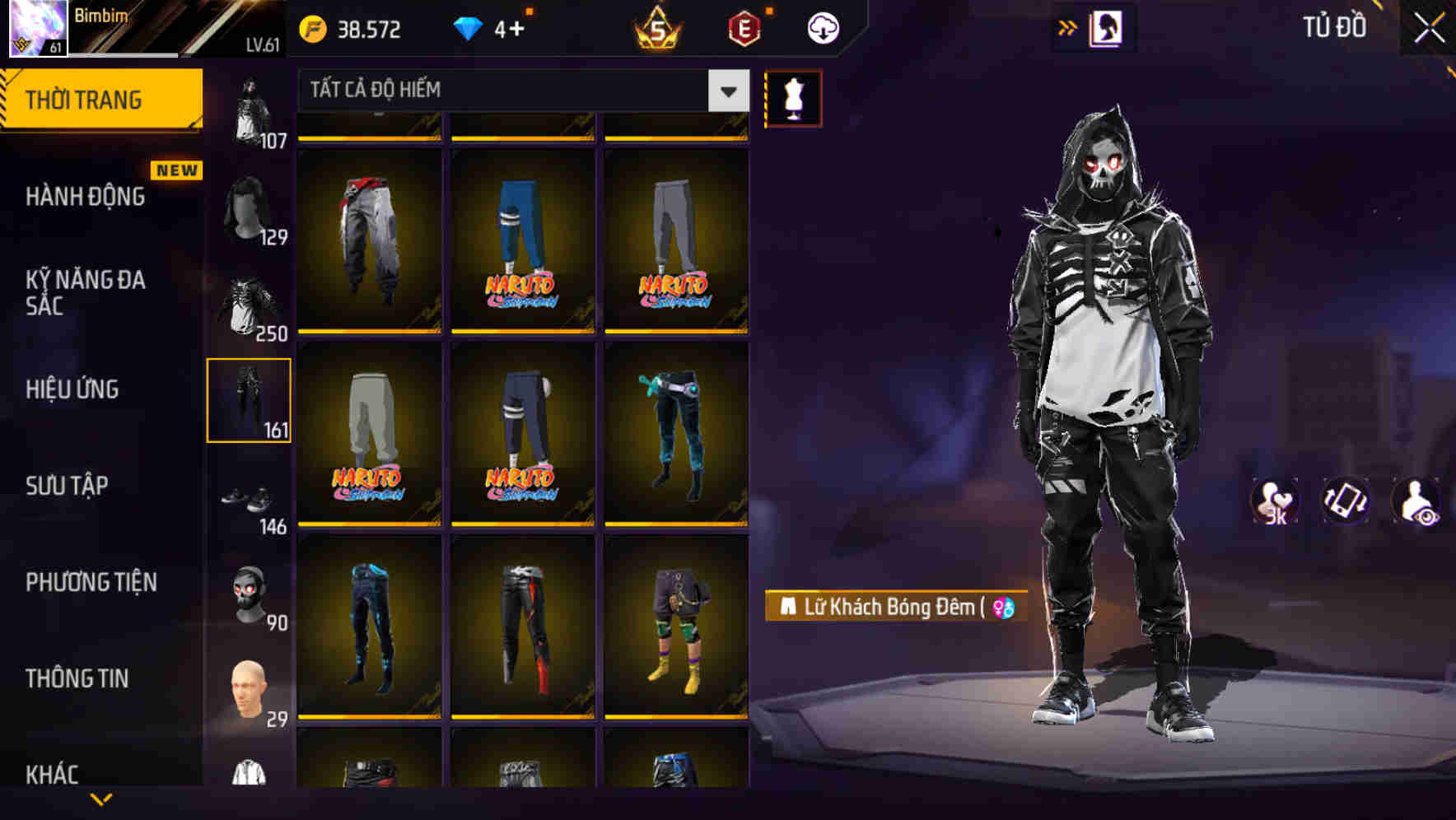Screen dimensions: 1456x820
Task: Open the character card icon left of TỦ ĐỒ
Action: click(1108, 27)
